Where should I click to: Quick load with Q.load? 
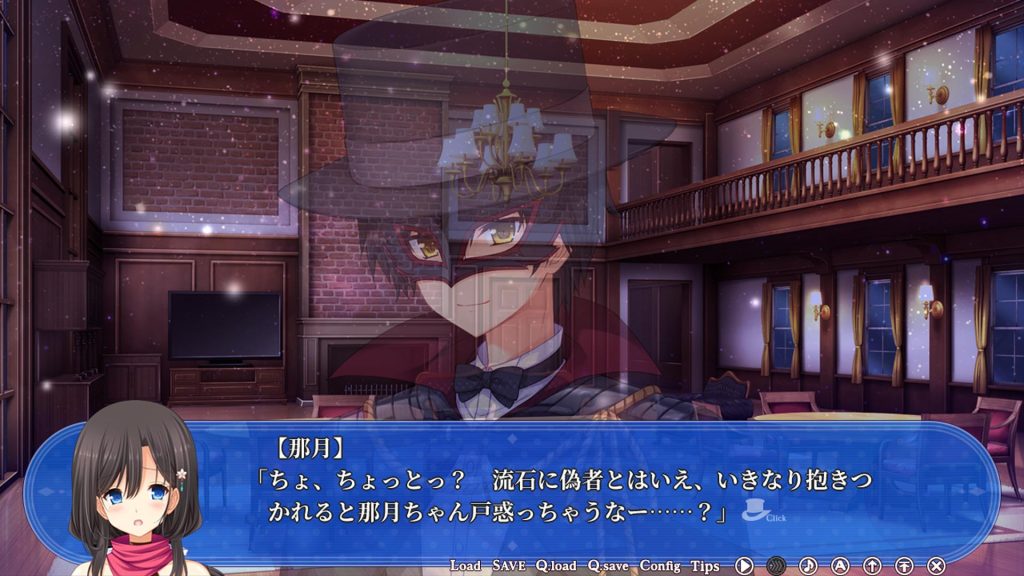(555, 566)
